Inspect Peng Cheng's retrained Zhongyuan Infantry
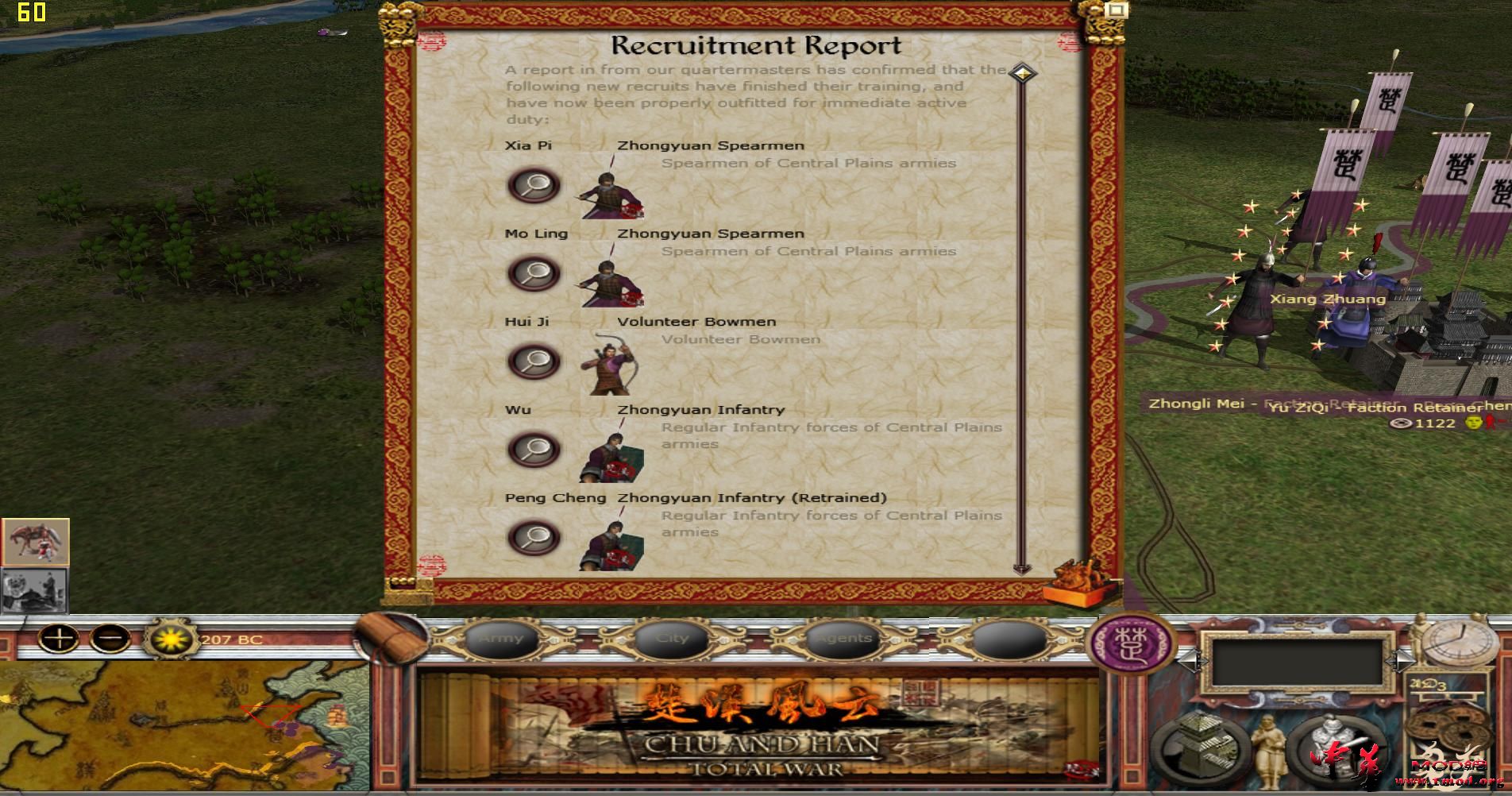The width and height of the screenshot is (1512, 796). 534,536
